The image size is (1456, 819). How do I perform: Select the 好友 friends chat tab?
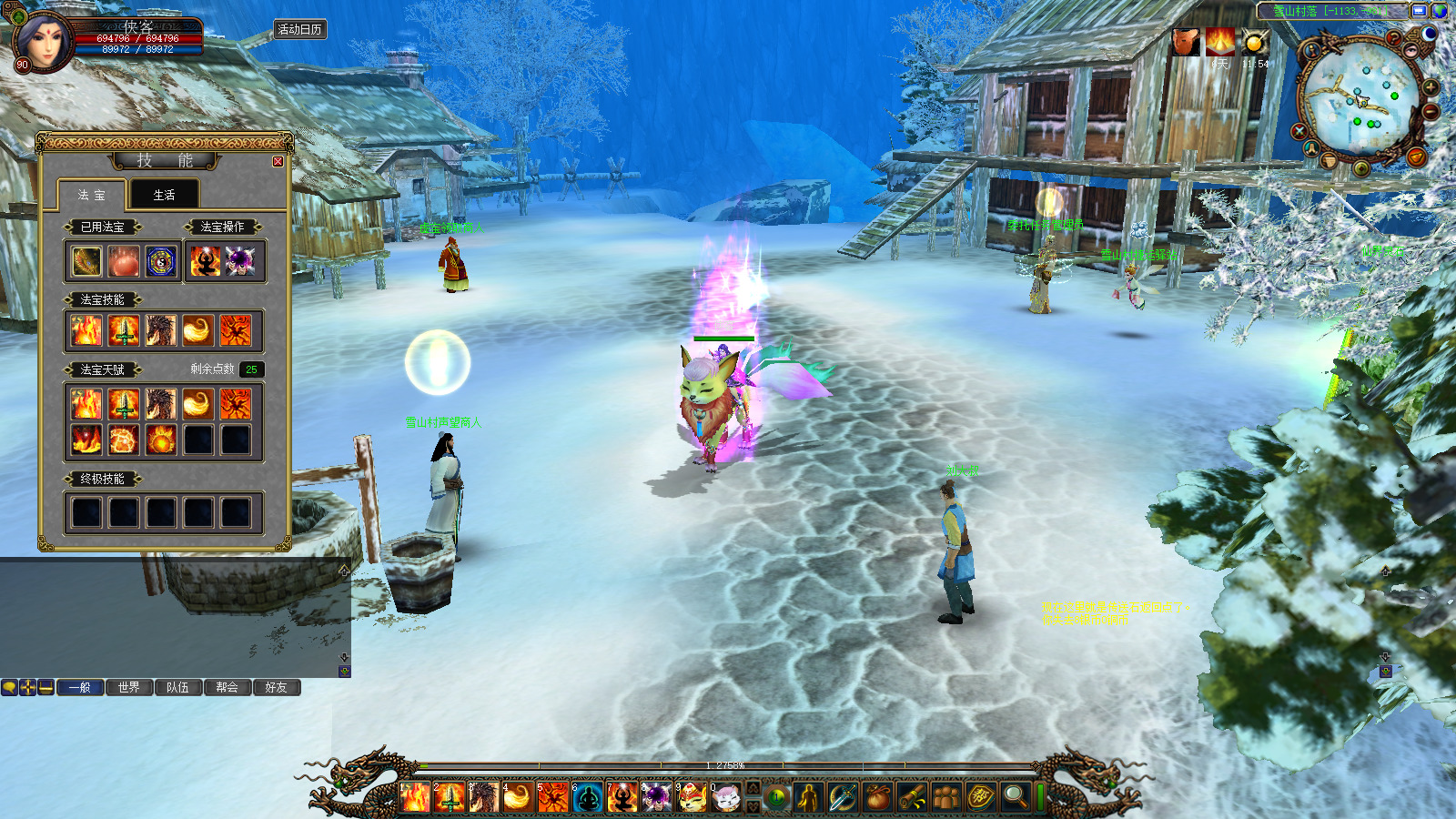pos(277,687)
